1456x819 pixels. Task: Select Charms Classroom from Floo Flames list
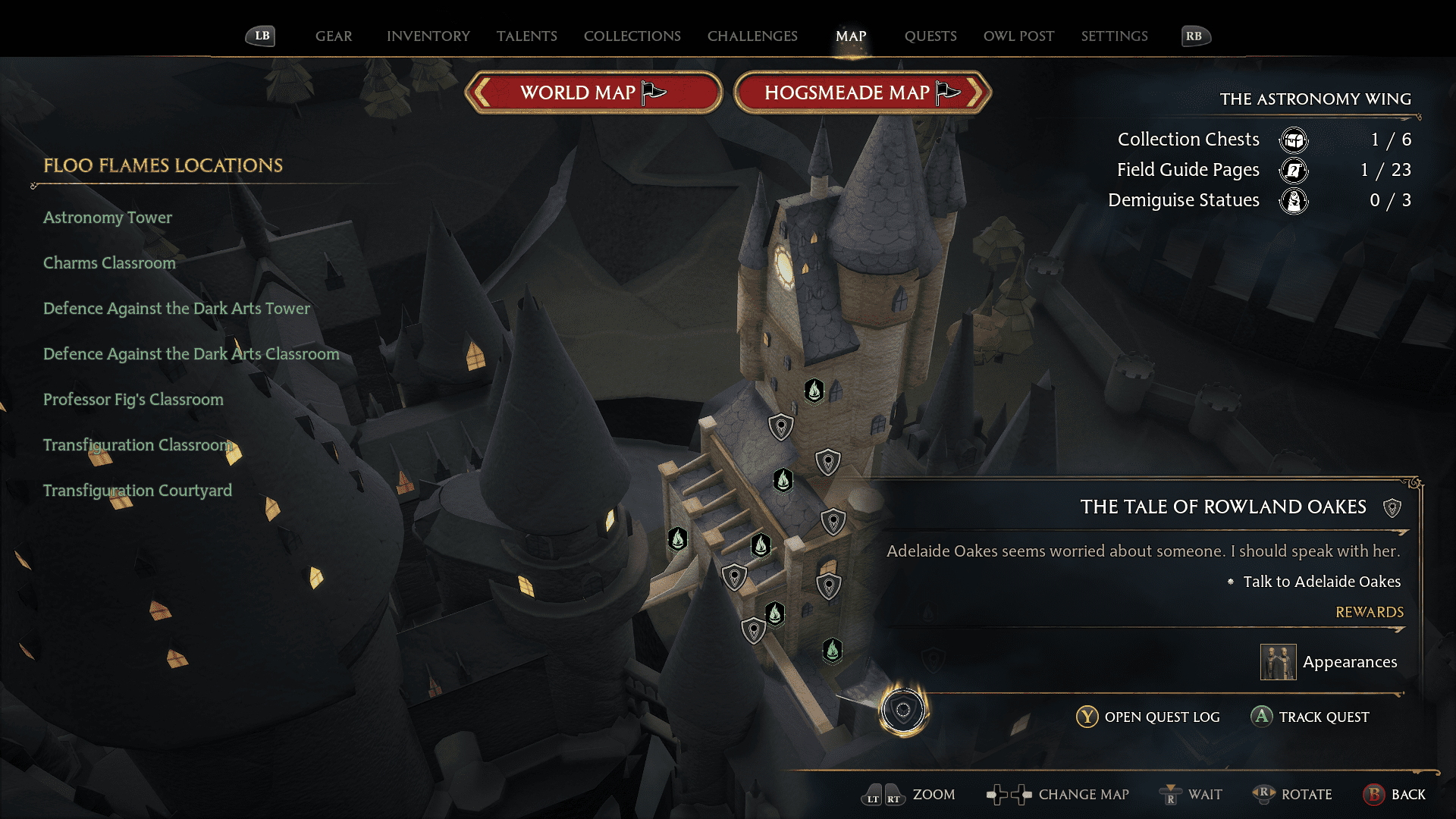coord(109,263)
